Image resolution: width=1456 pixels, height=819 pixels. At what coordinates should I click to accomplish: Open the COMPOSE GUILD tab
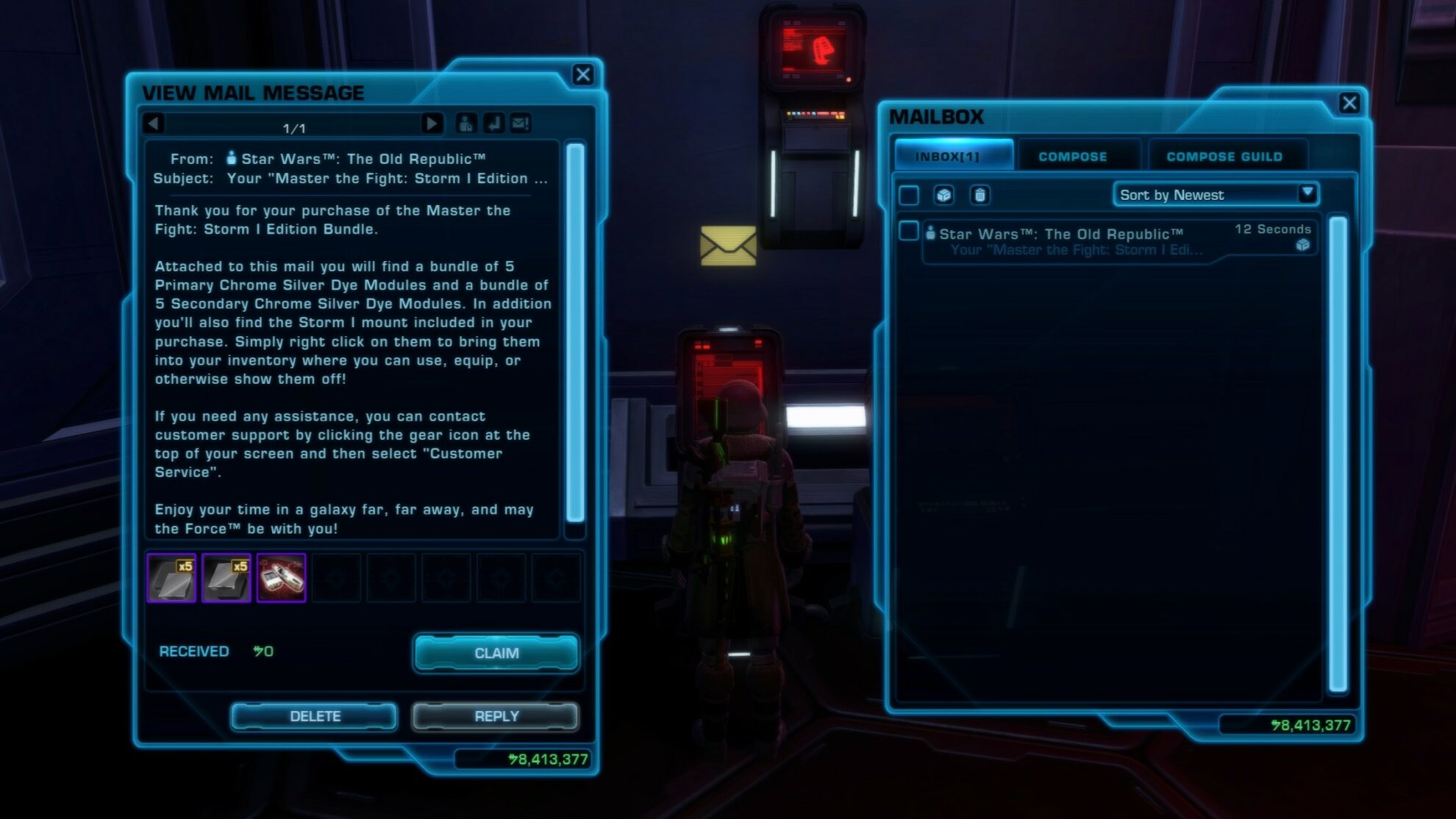(x=1224, y=156)
